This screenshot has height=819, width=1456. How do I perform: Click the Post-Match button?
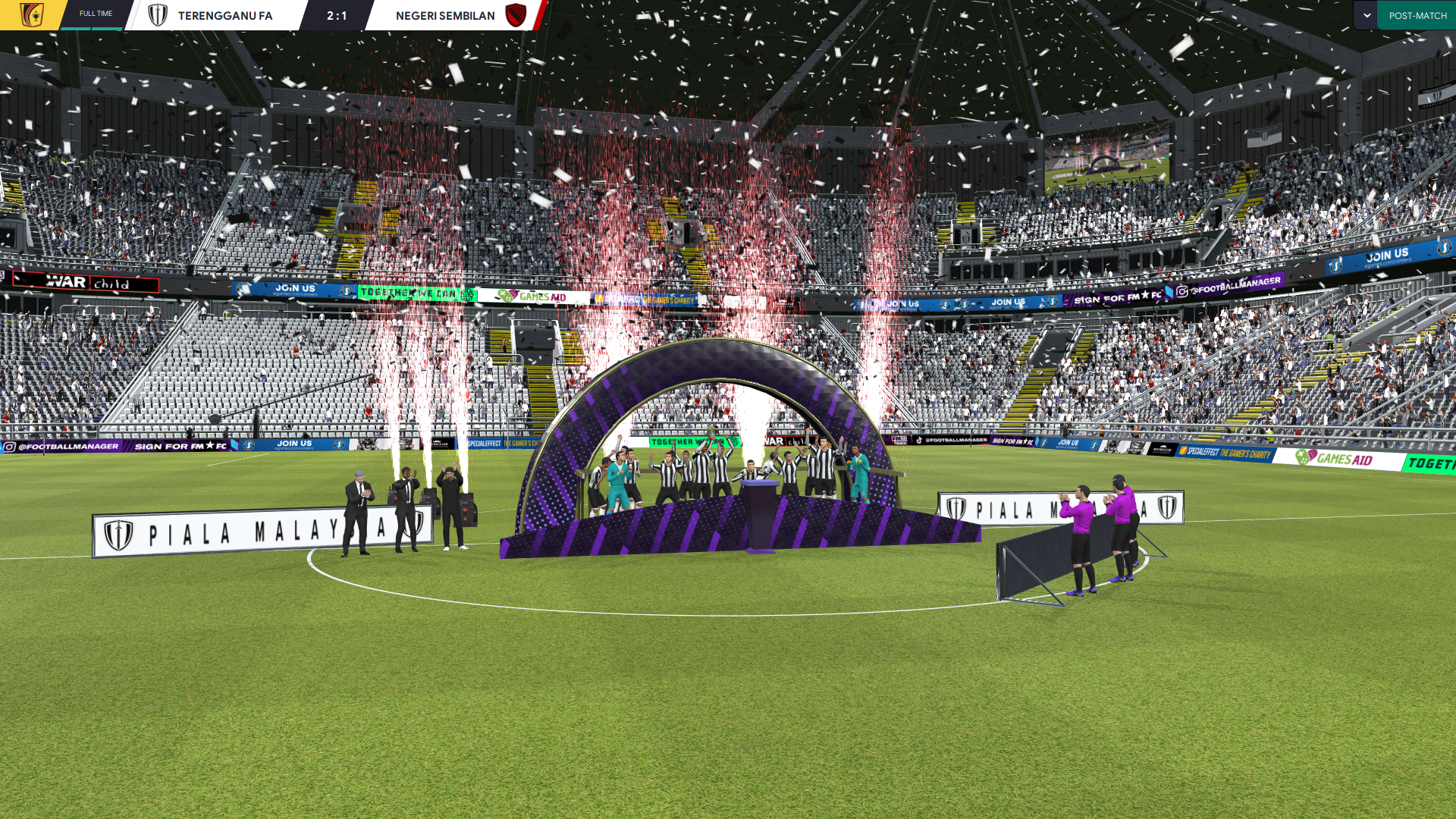point(1417,15)
